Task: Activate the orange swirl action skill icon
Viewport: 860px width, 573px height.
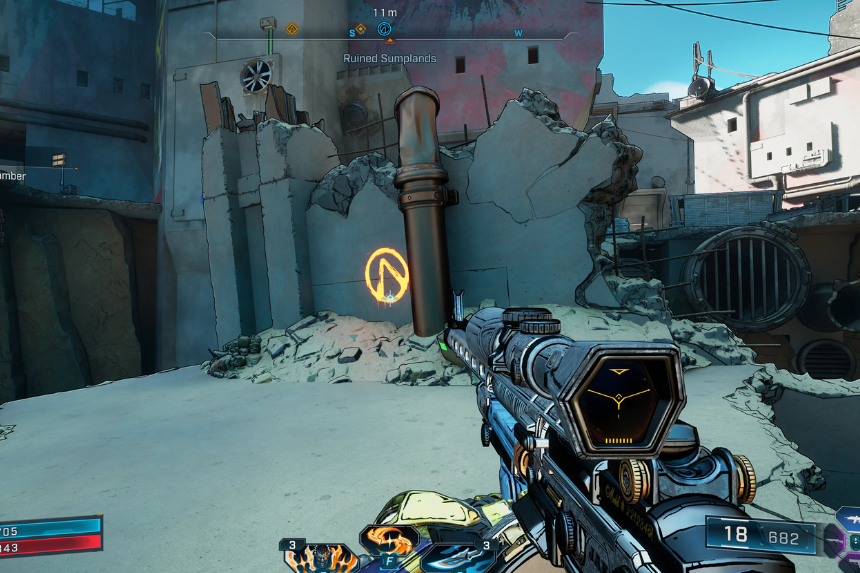Action: [x=388, y=541]
